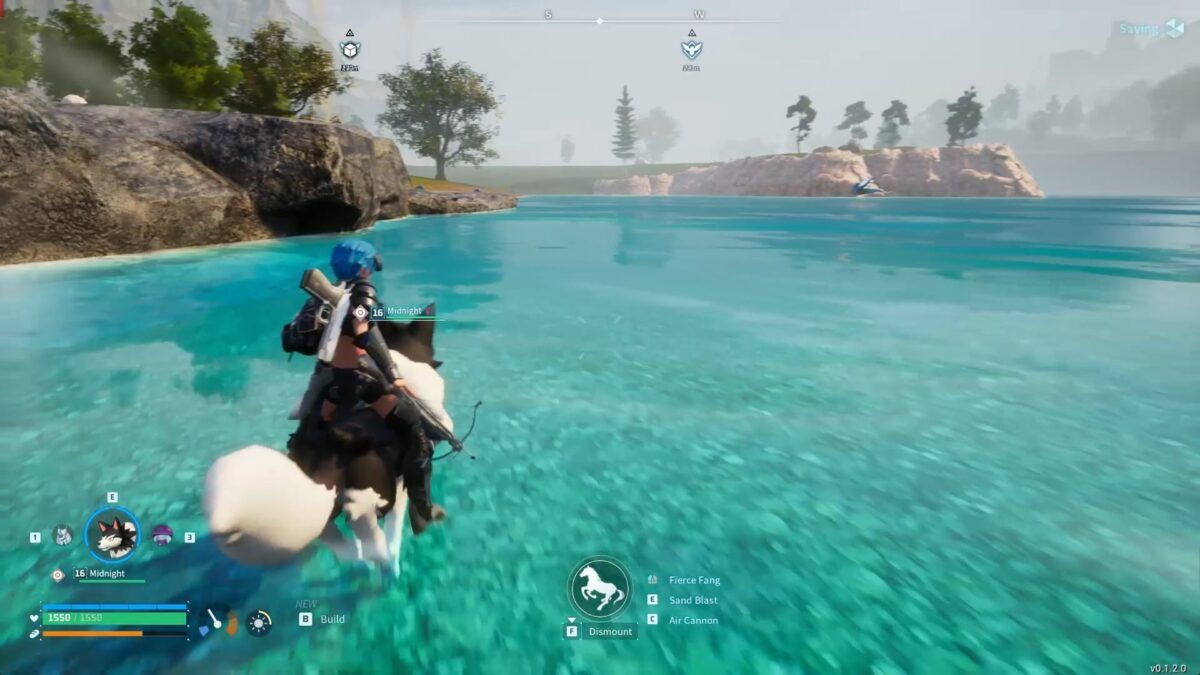Choose the purple-capped Pal party slot
Image resolution: width=1200 pixels, height=675 pixels.
162,536
